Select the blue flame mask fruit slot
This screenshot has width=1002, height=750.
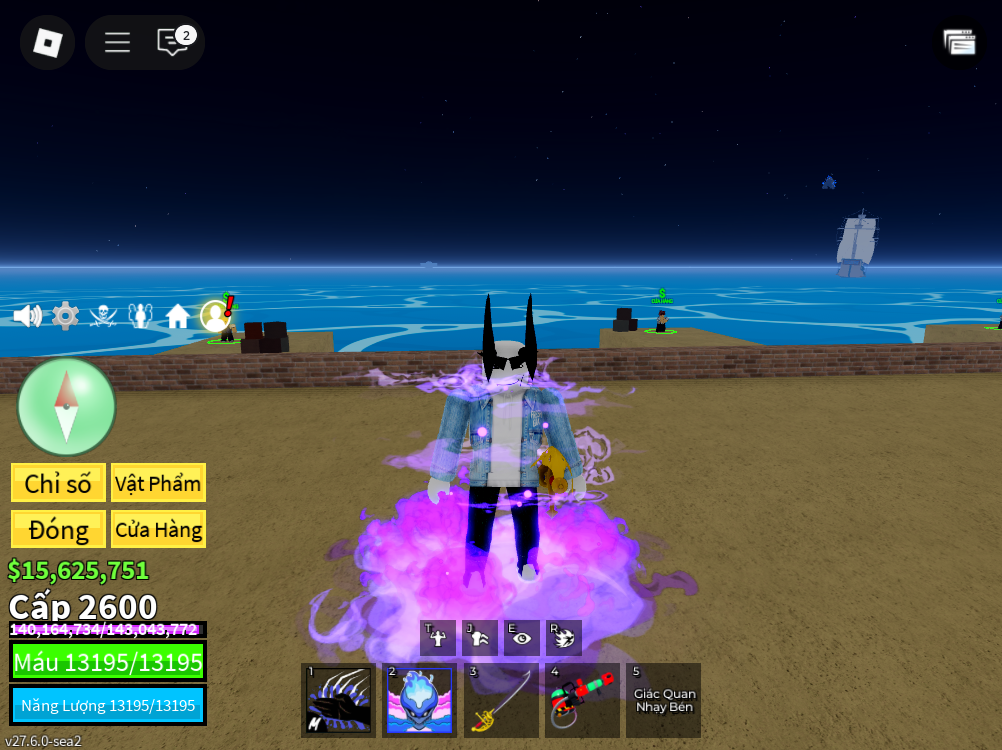[x=420, y=700]
